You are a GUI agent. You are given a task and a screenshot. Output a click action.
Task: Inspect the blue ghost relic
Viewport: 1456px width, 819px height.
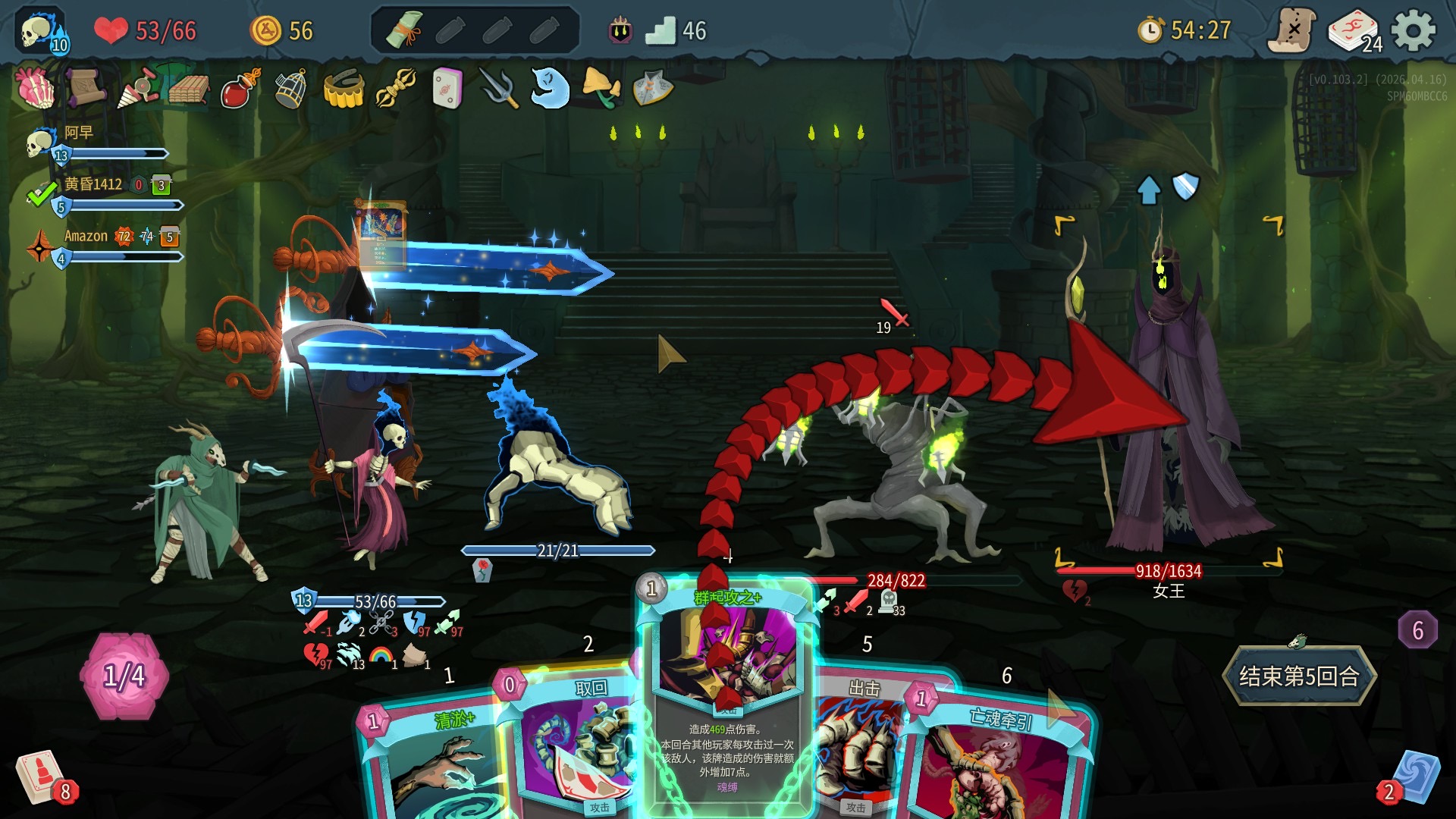tap(550, 89)
